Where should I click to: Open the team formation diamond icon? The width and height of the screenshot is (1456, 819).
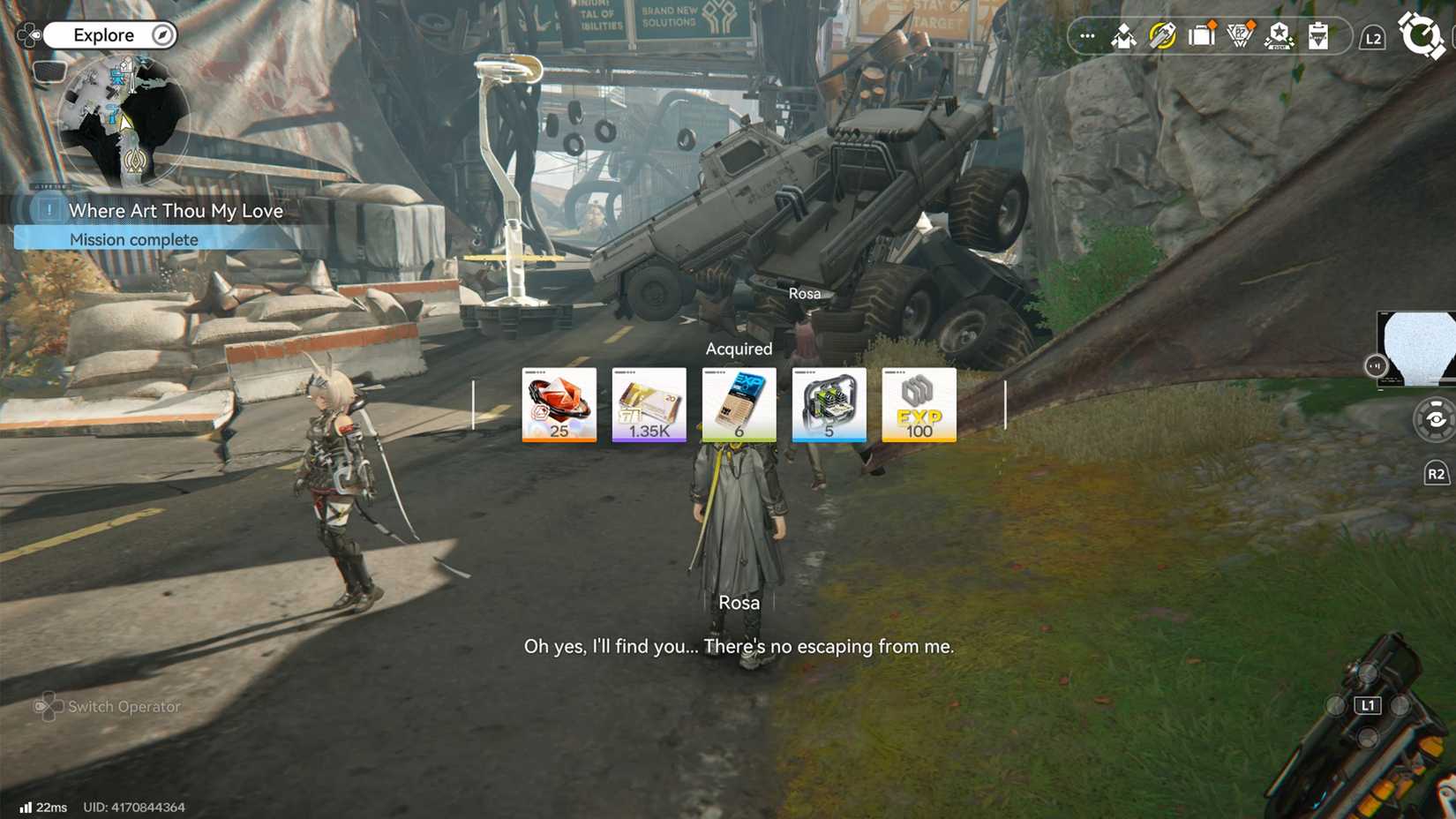pos(1124,36)
